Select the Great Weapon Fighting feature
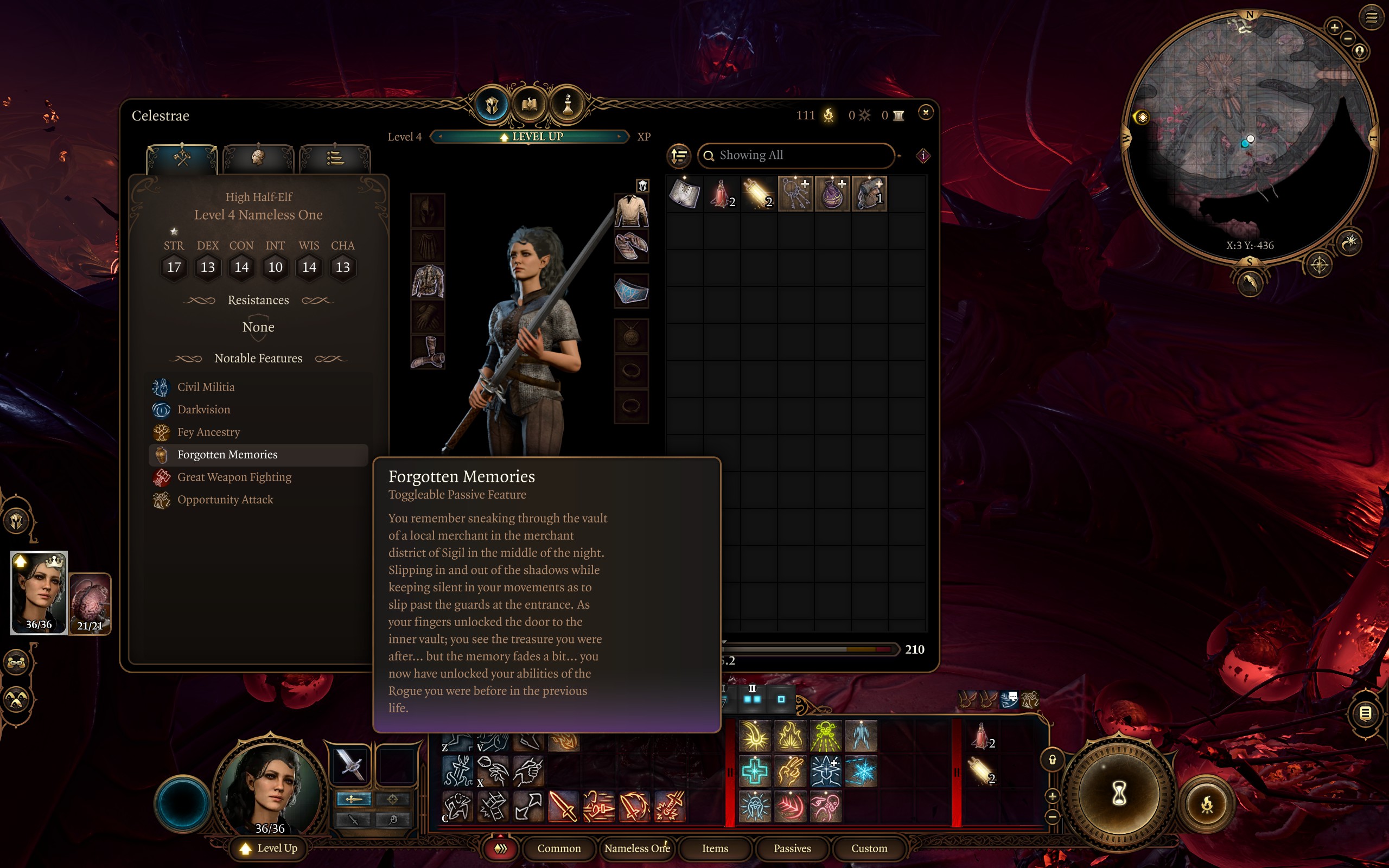 pos(234,477)
